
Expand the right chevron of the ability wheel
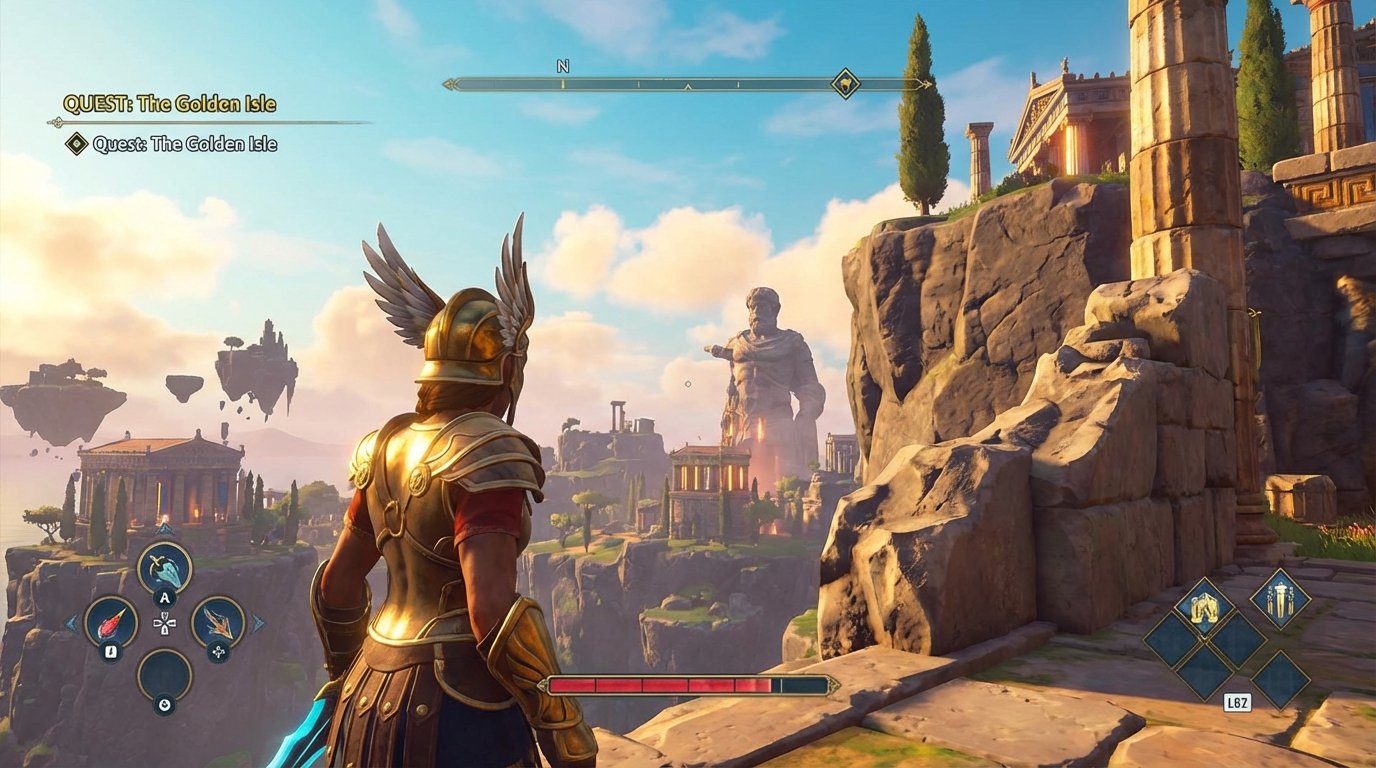(257, 623)
